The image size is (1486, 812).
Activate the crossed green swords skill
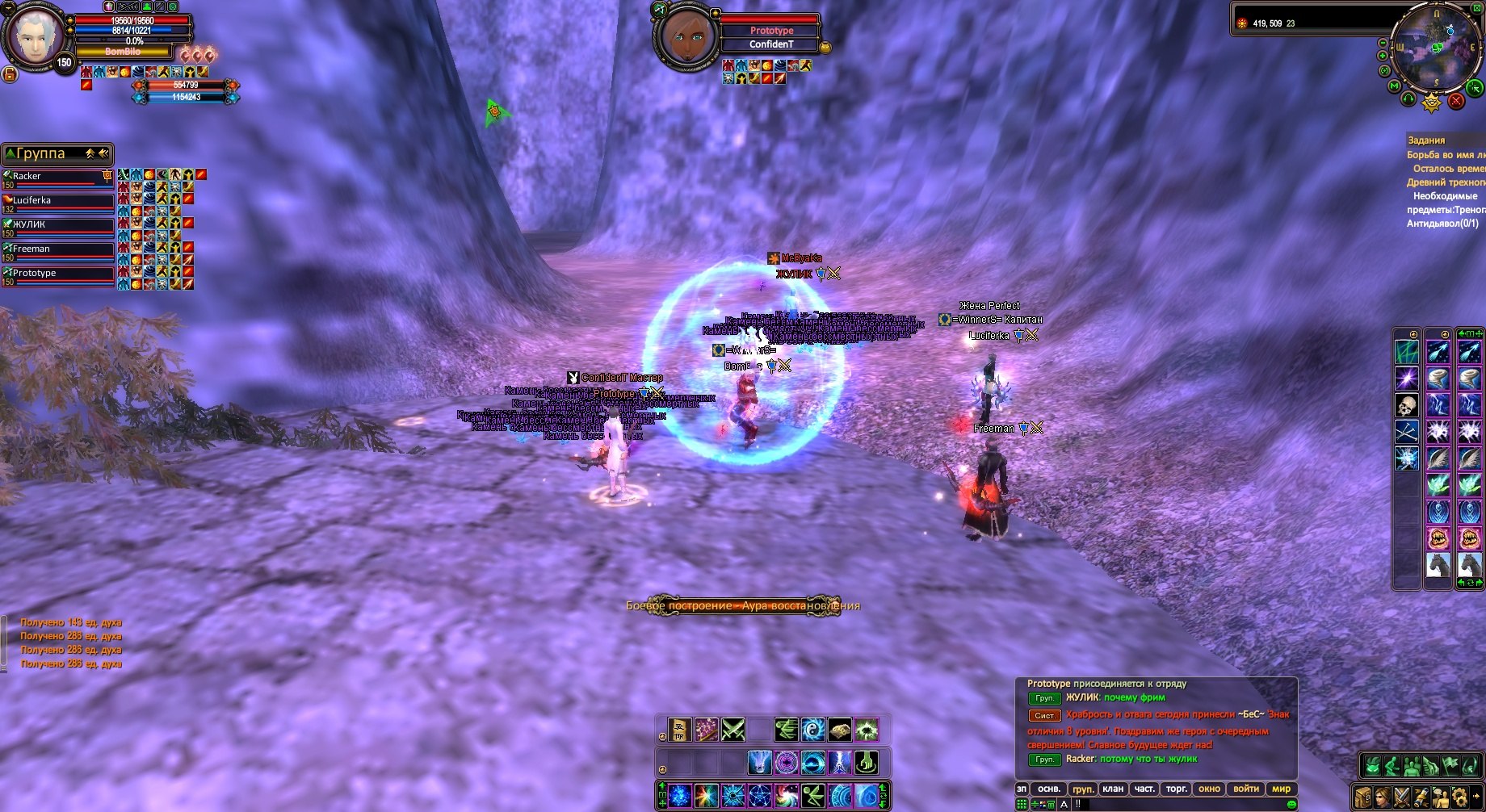[733, 730]
